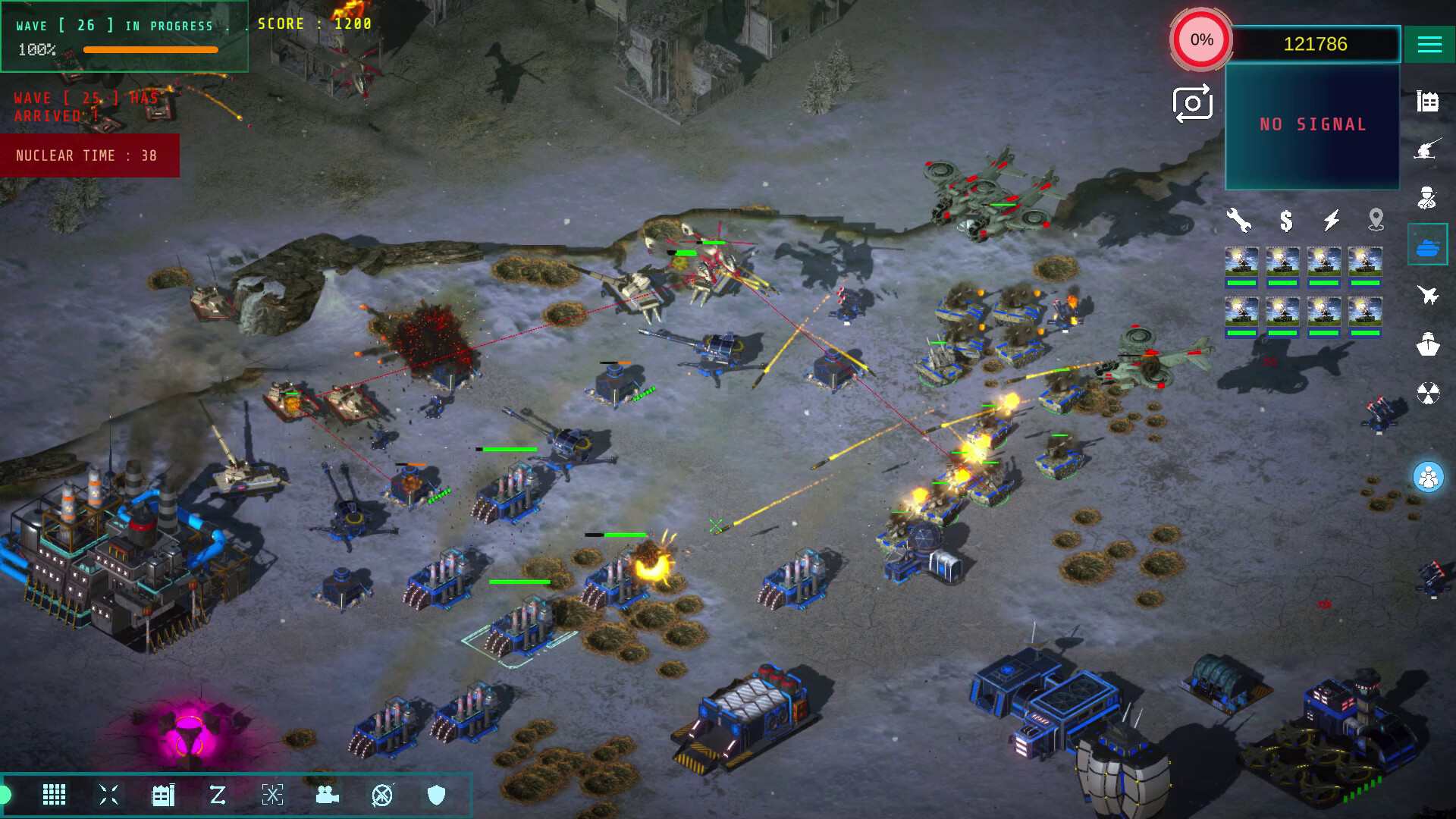The height and width of the screenshot is (819, 1456).
Task: Toggle the grid overlay on bottom toolbar
Action: [x=54, y=795]
